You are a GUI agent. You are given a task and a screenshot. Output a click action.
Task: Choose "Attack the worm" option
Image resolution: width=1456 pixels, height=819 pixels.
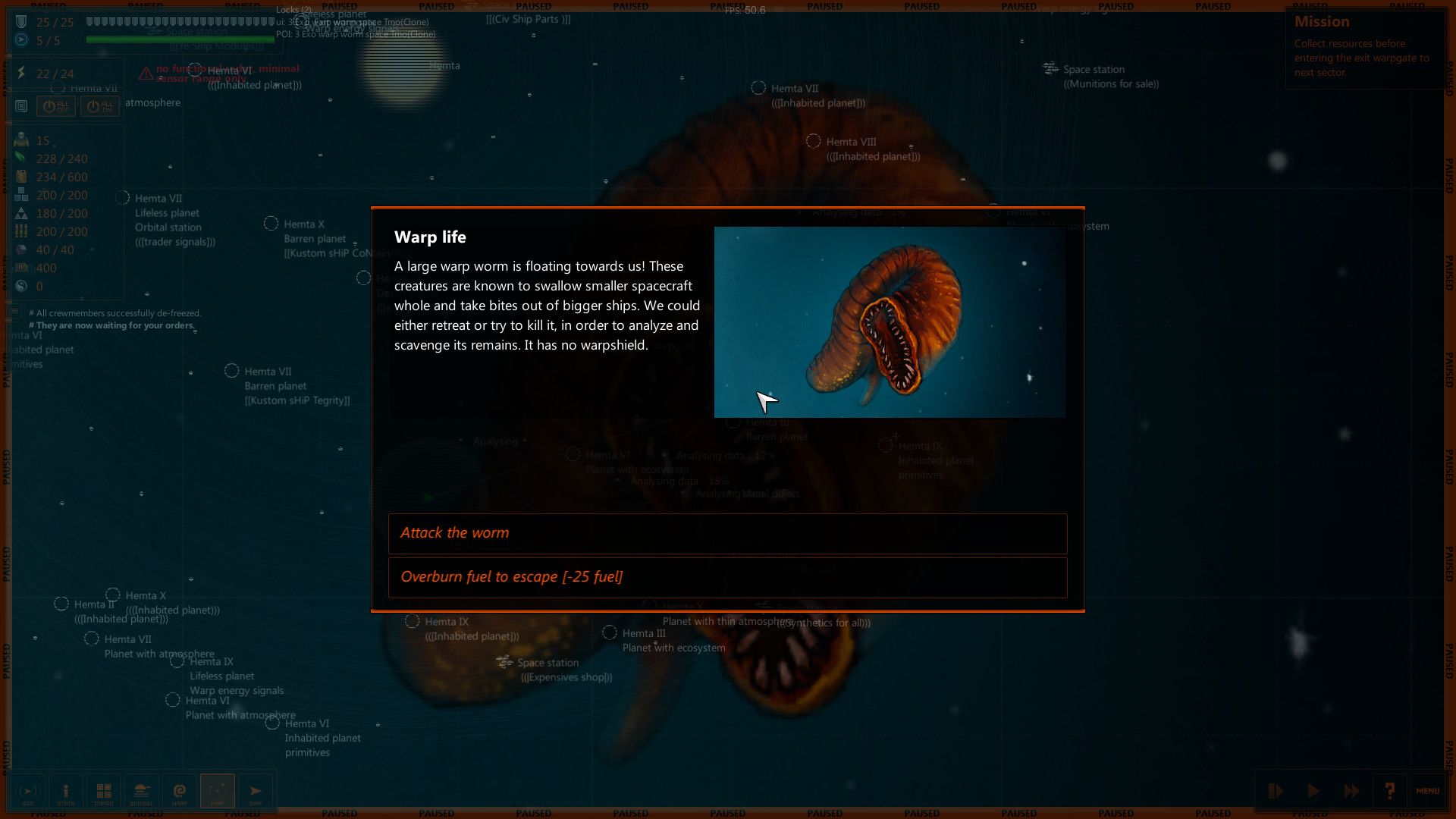[x=727, y=533]
